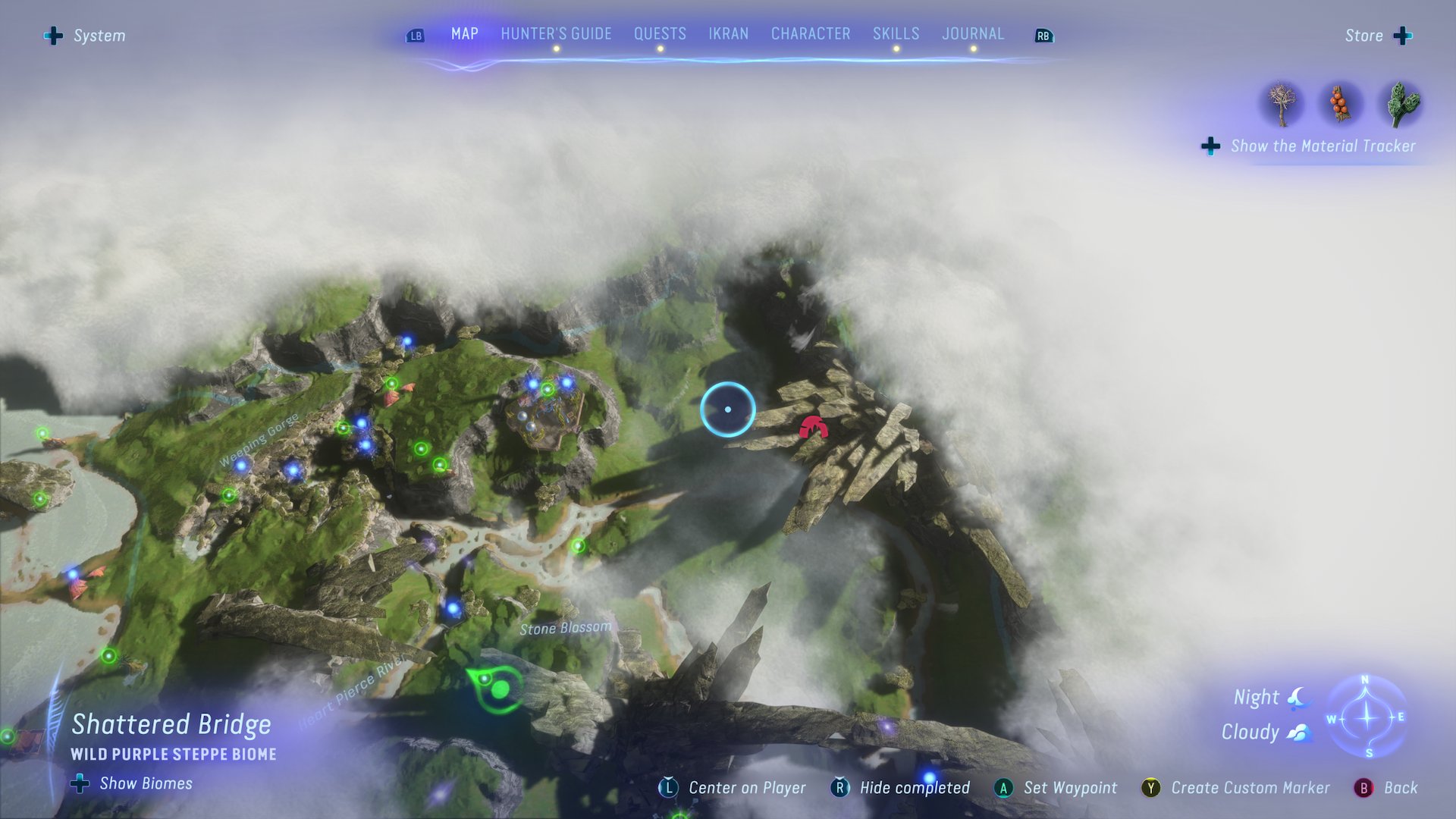Create a Custom Marker
This screenshot has width=1456, height=819.
(x=1236, y=788)
